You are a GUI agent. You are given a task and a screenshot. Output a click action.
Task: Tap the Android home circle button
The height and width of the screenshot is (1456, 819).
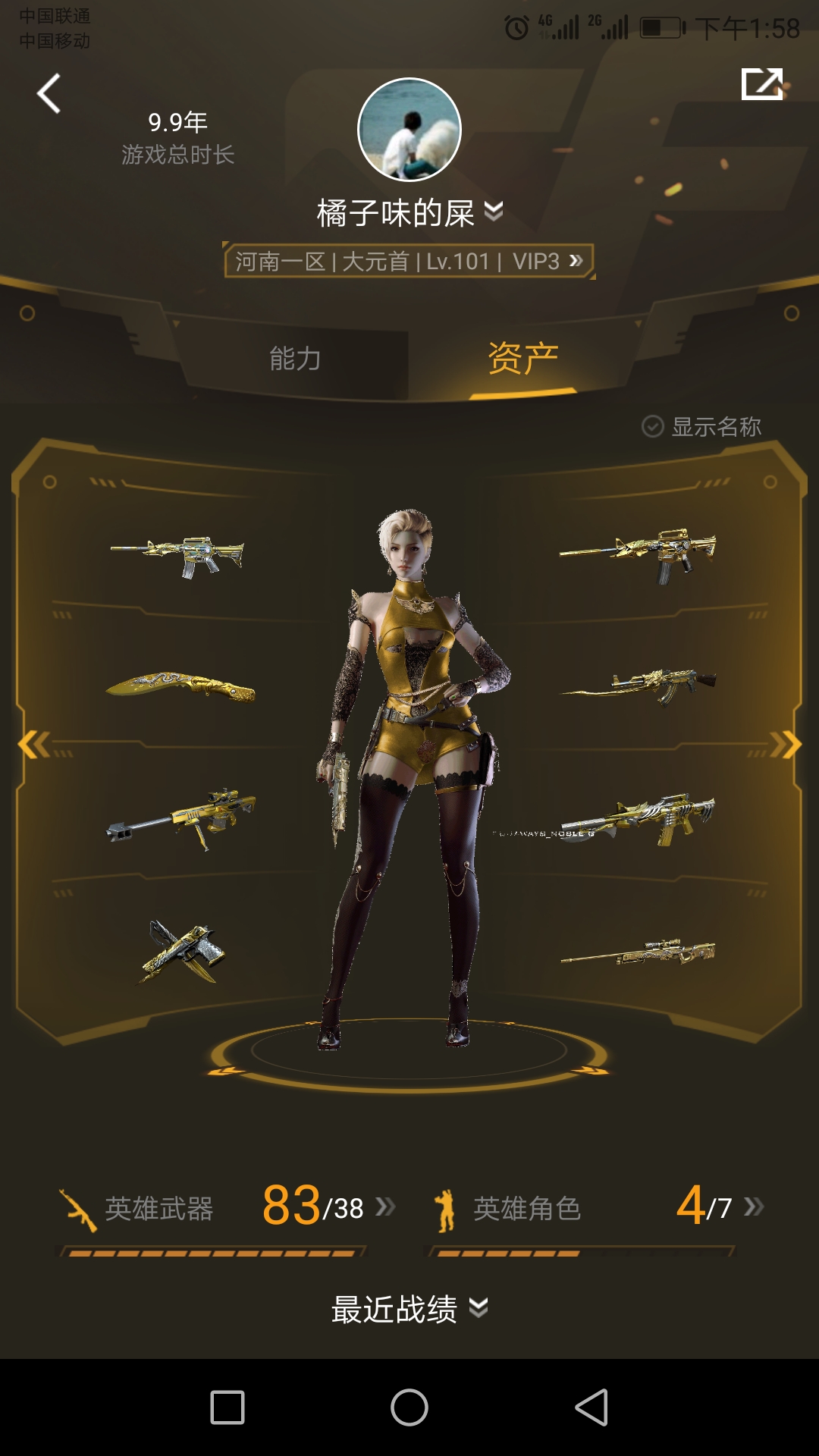(x=409, y=1407)
